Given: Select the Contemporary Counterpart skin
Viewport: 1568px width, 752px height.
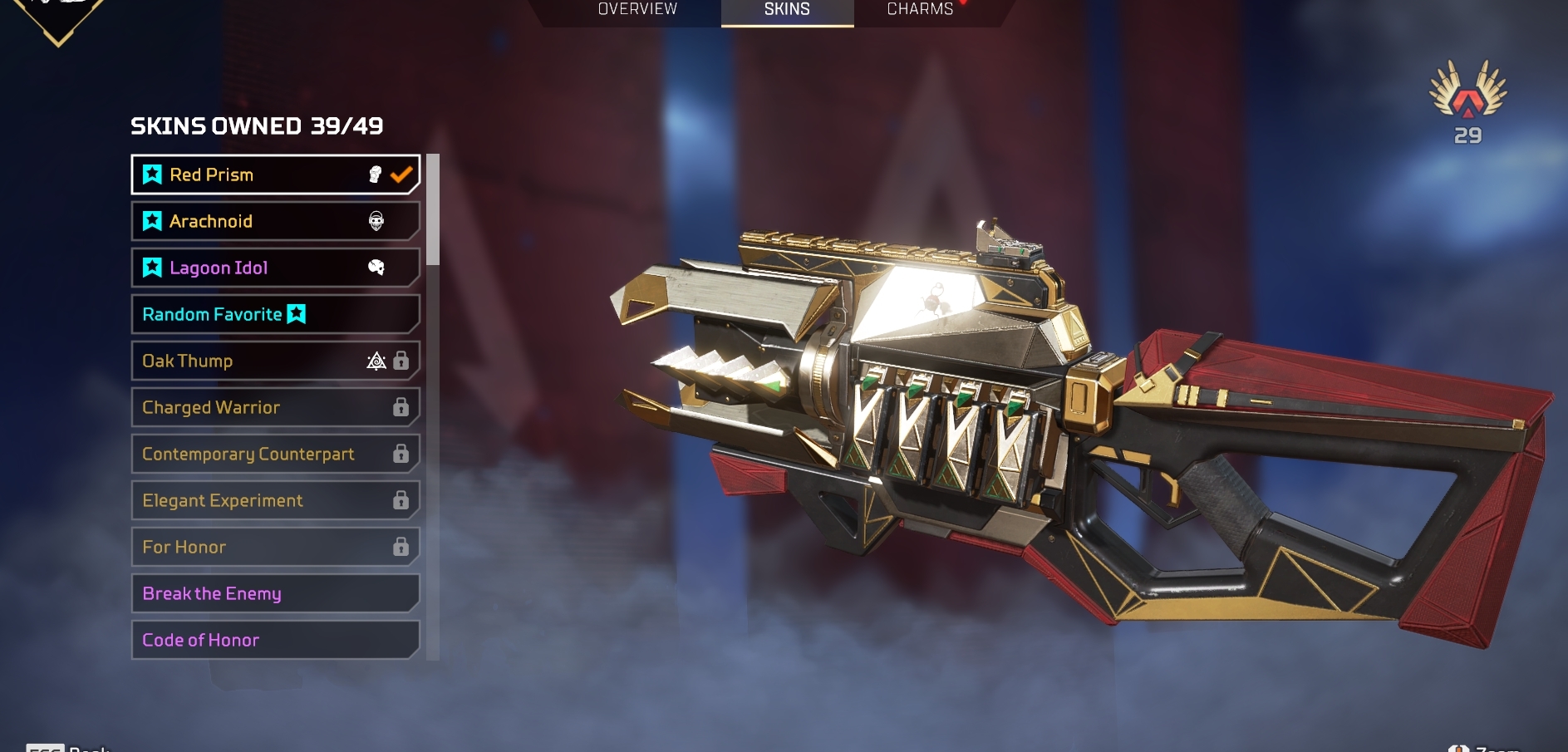Looking at the screenshot, I should pyautogui.click(x=274, y=454).
